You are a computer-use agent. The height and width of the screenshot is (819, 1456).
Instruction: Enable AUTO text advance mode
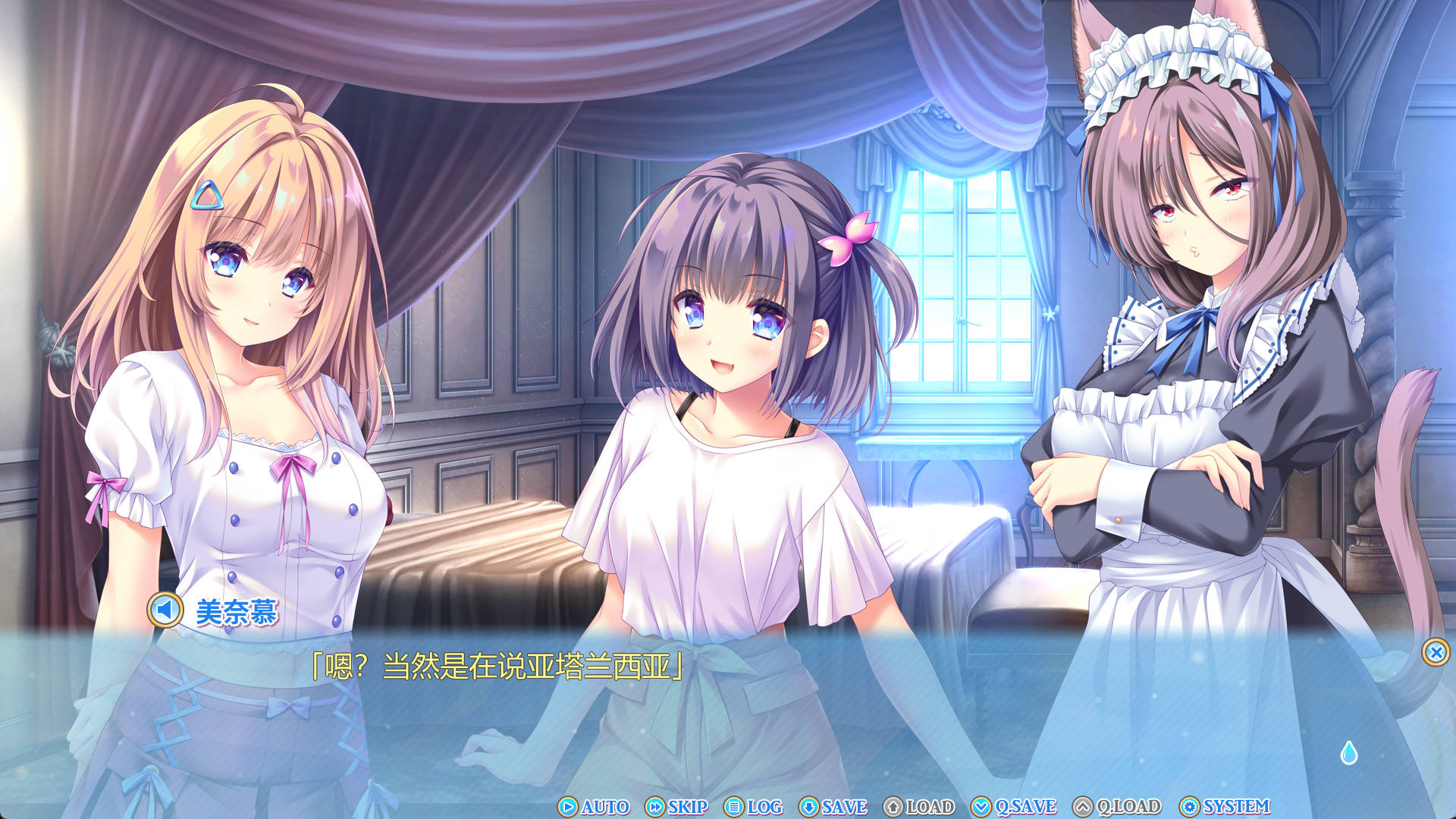pyautogui.click(x=595, y=807)
